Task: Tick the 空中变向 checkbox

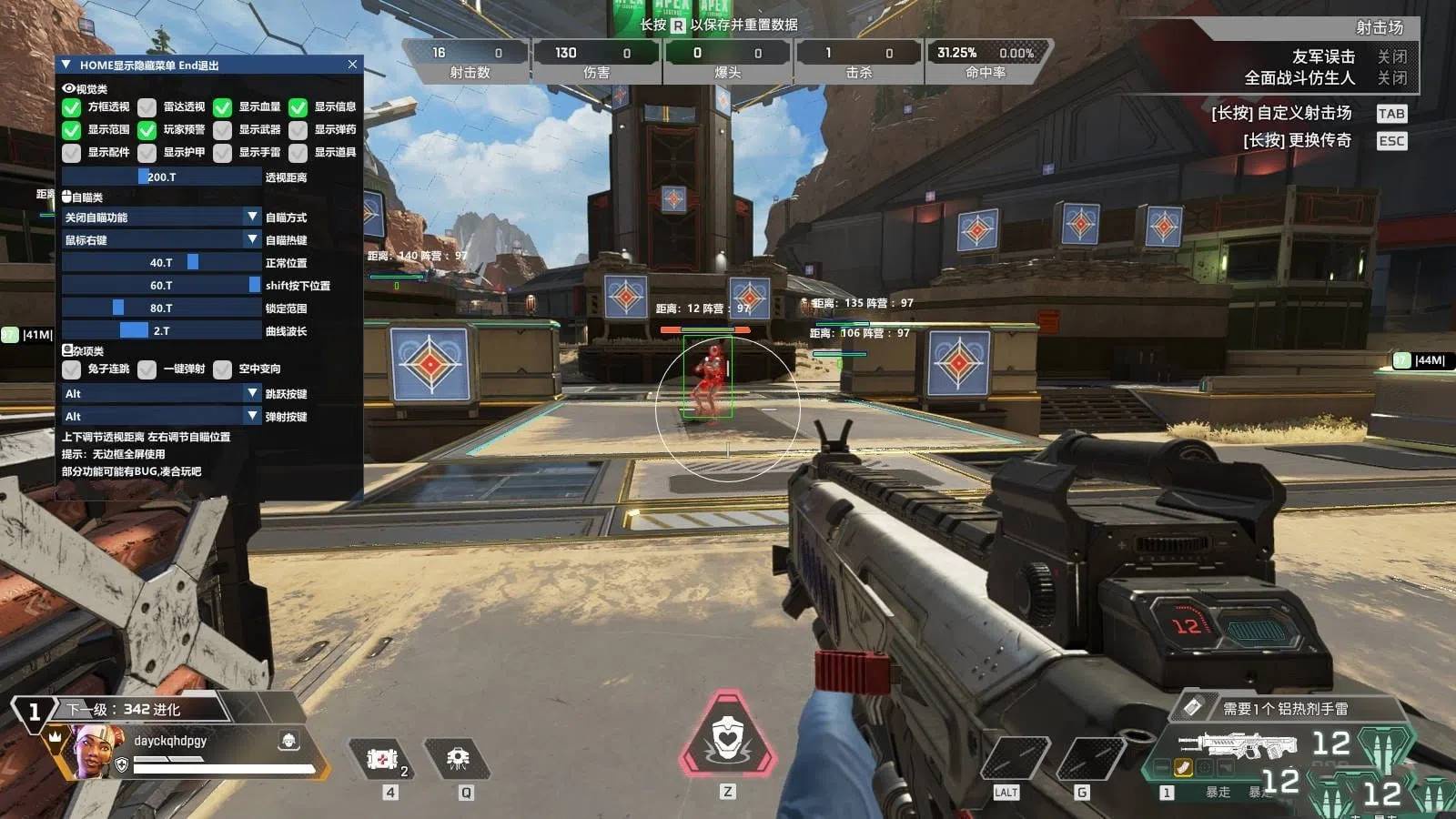Action: point(223,369)
